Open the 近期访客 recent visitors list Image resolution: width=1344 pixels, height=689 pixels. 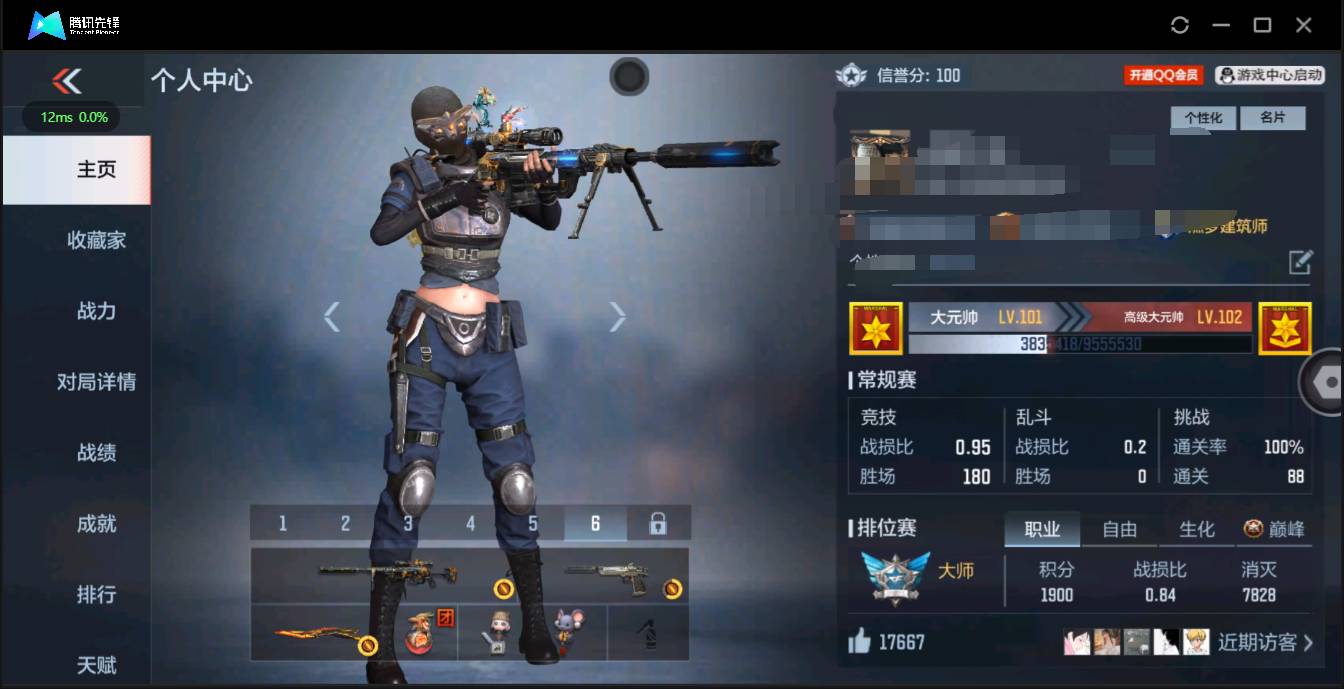click(x=1264, y=642)
